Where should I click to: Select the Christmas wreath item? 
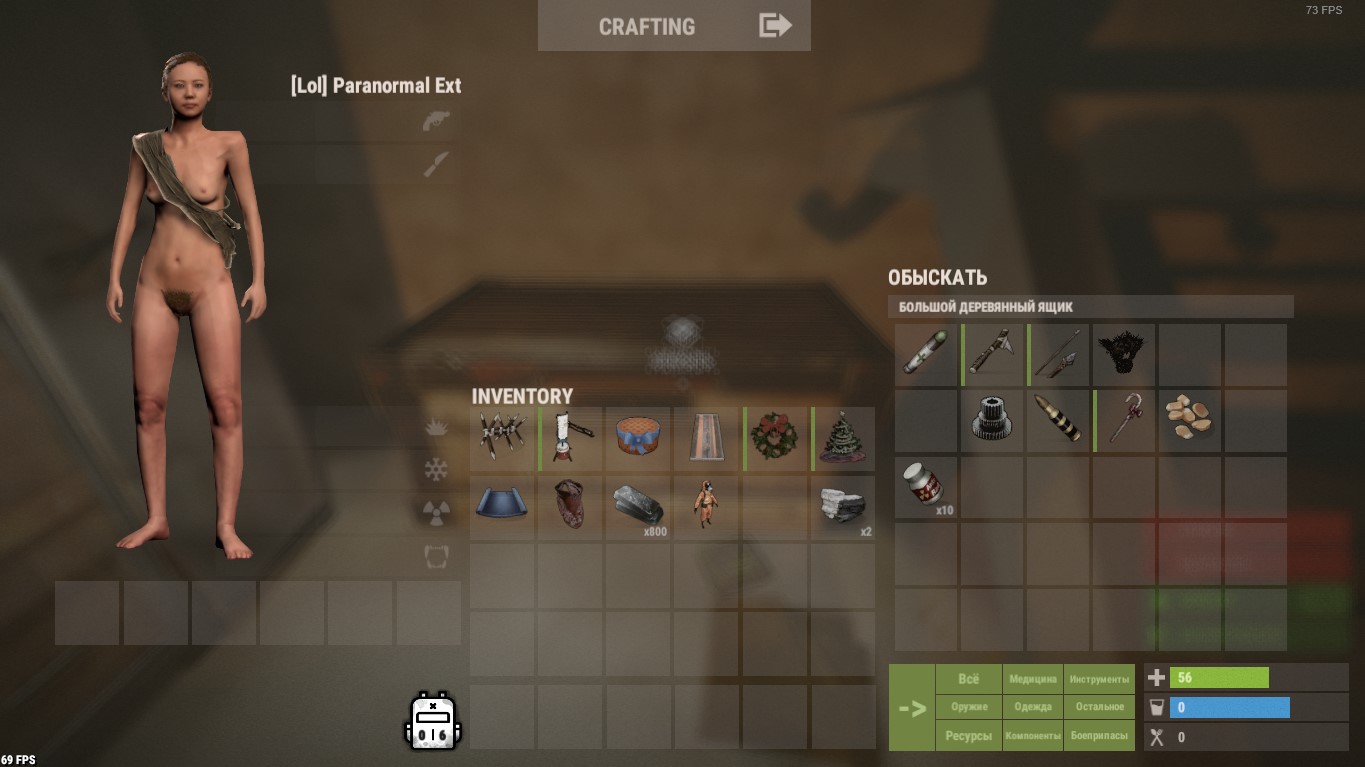click(x=775, y=438)
